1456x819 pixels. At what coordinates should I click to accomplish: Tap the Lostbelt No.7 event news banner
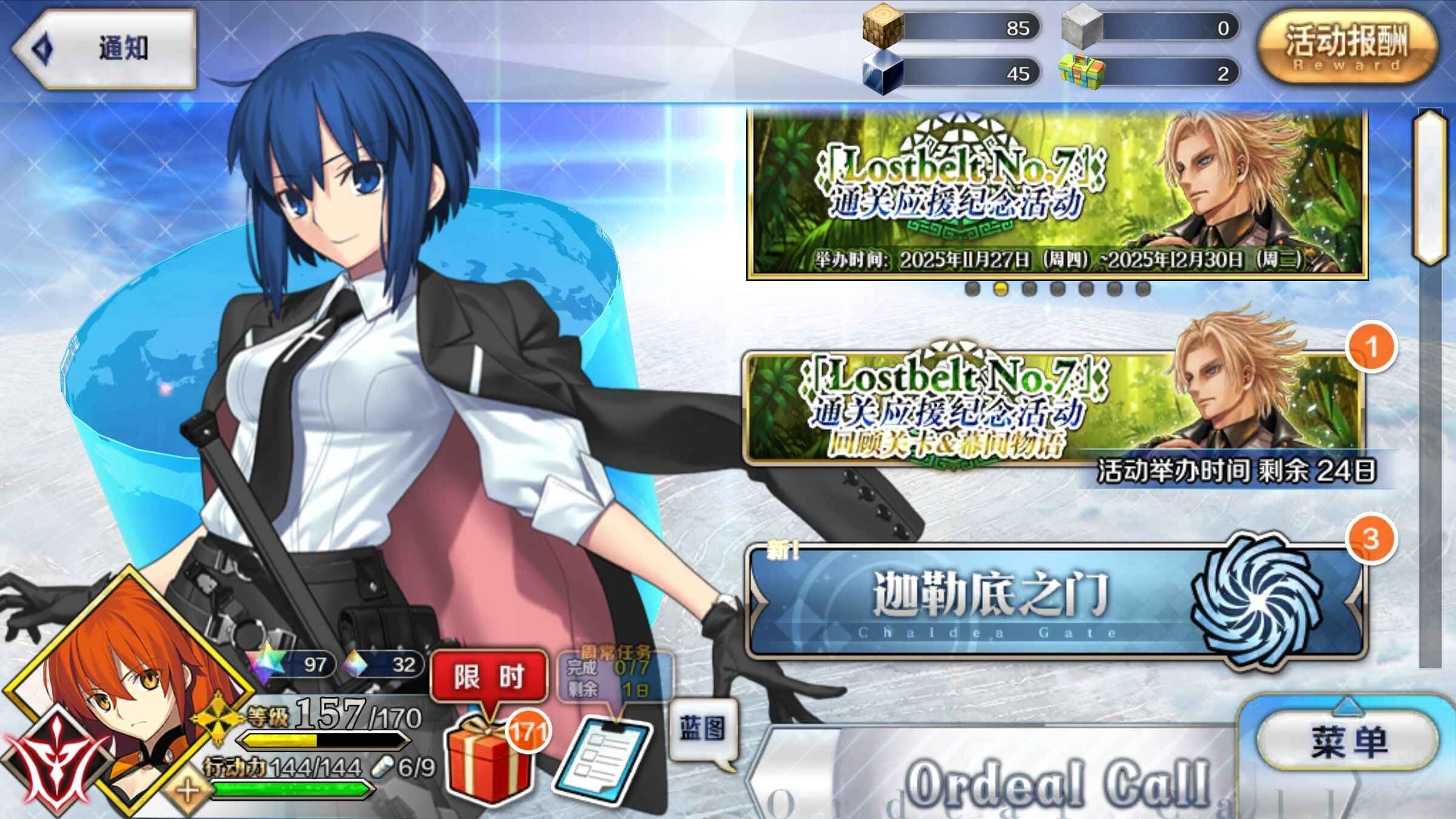click(1057, 194)
